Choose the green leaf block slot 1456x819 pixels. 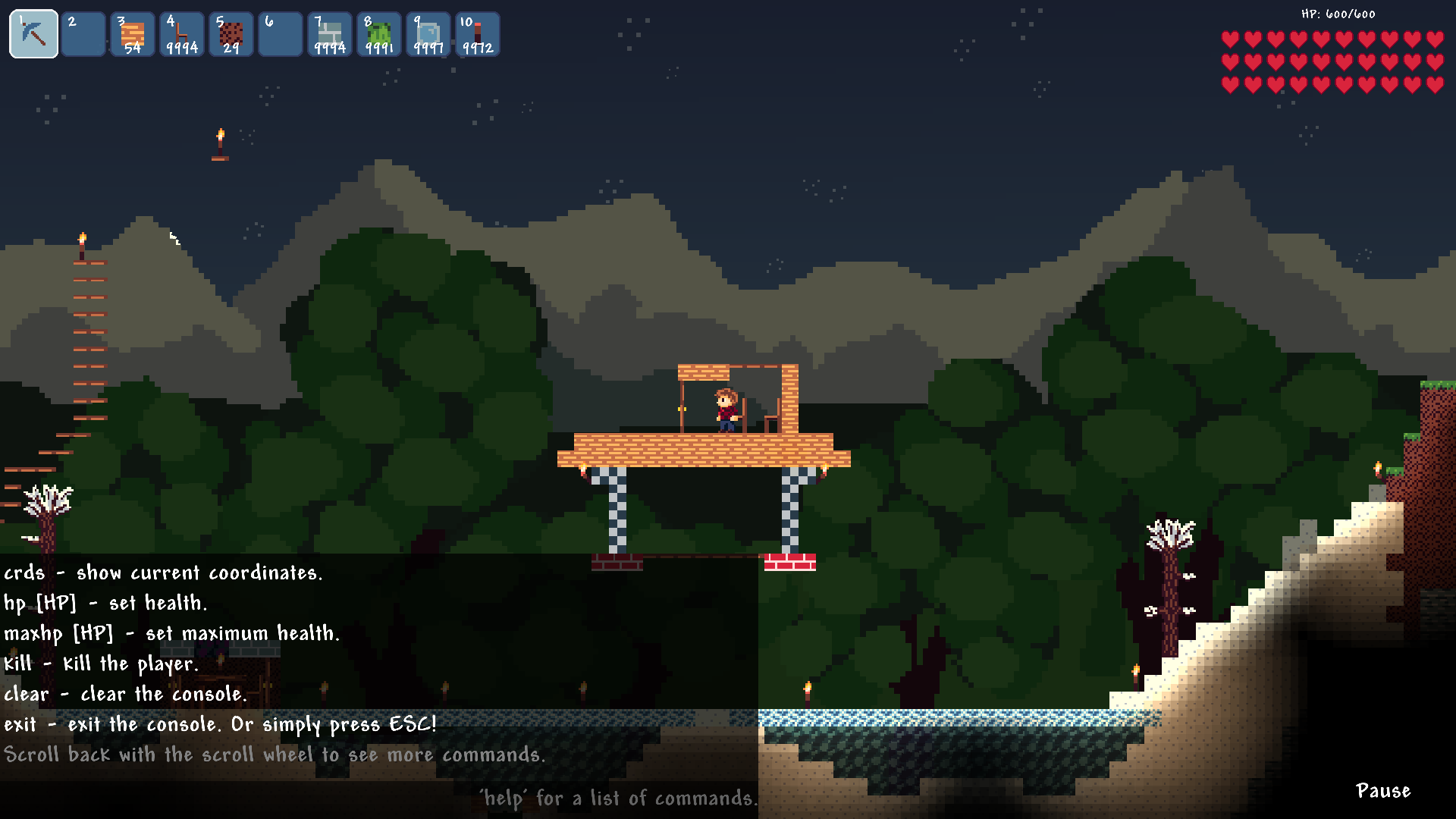378,34
